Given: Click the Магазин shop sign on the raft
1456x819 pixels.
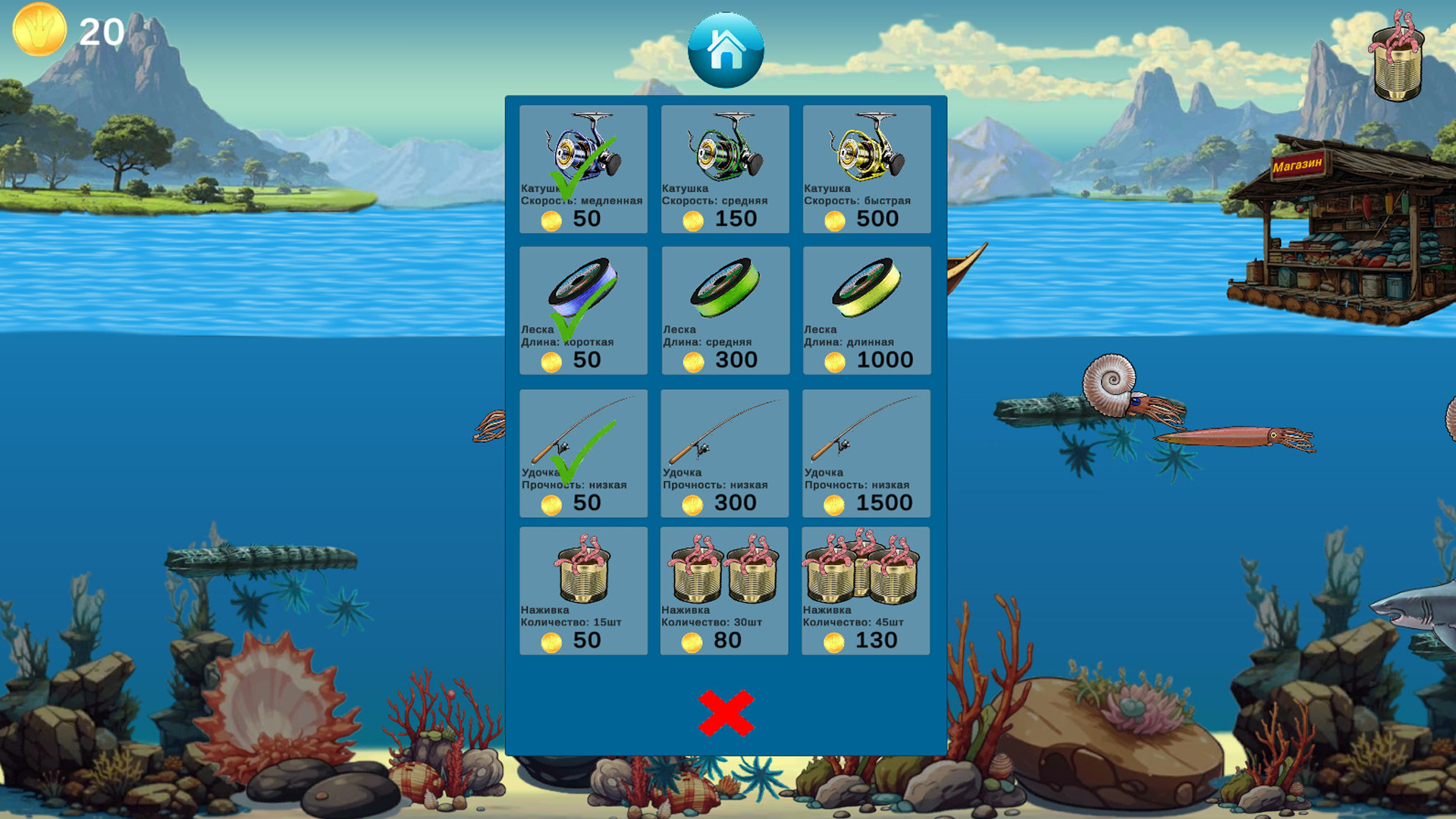Looking at the screenshot, I should click(1300, 163).
